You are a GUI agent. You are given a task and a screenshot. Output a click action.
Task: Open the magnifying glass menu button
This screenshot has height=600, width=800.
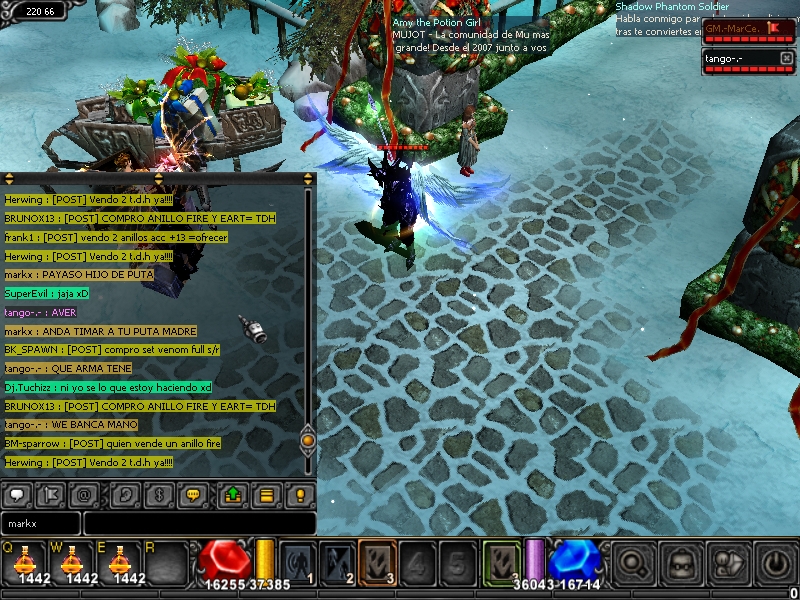633,563
